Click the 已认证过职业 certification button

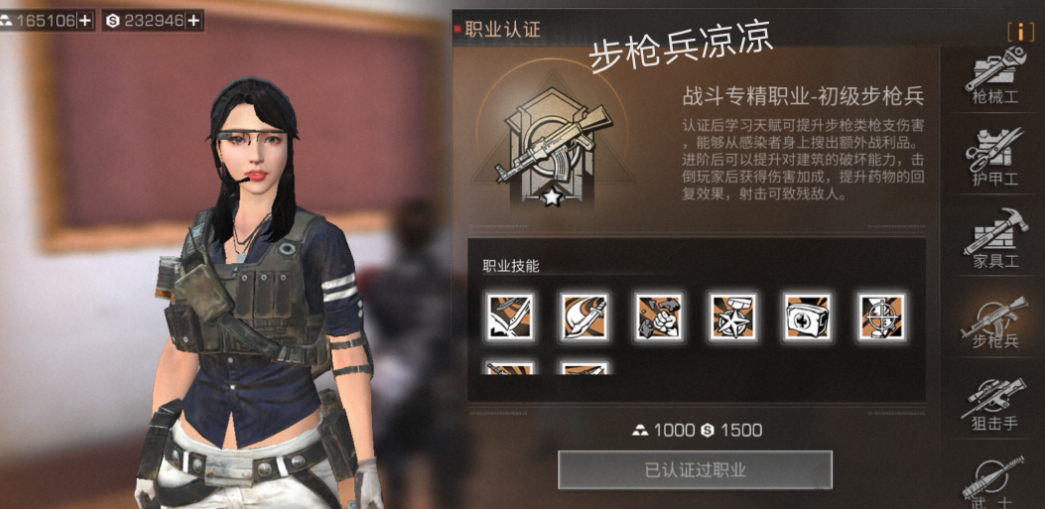click(695, 470)
